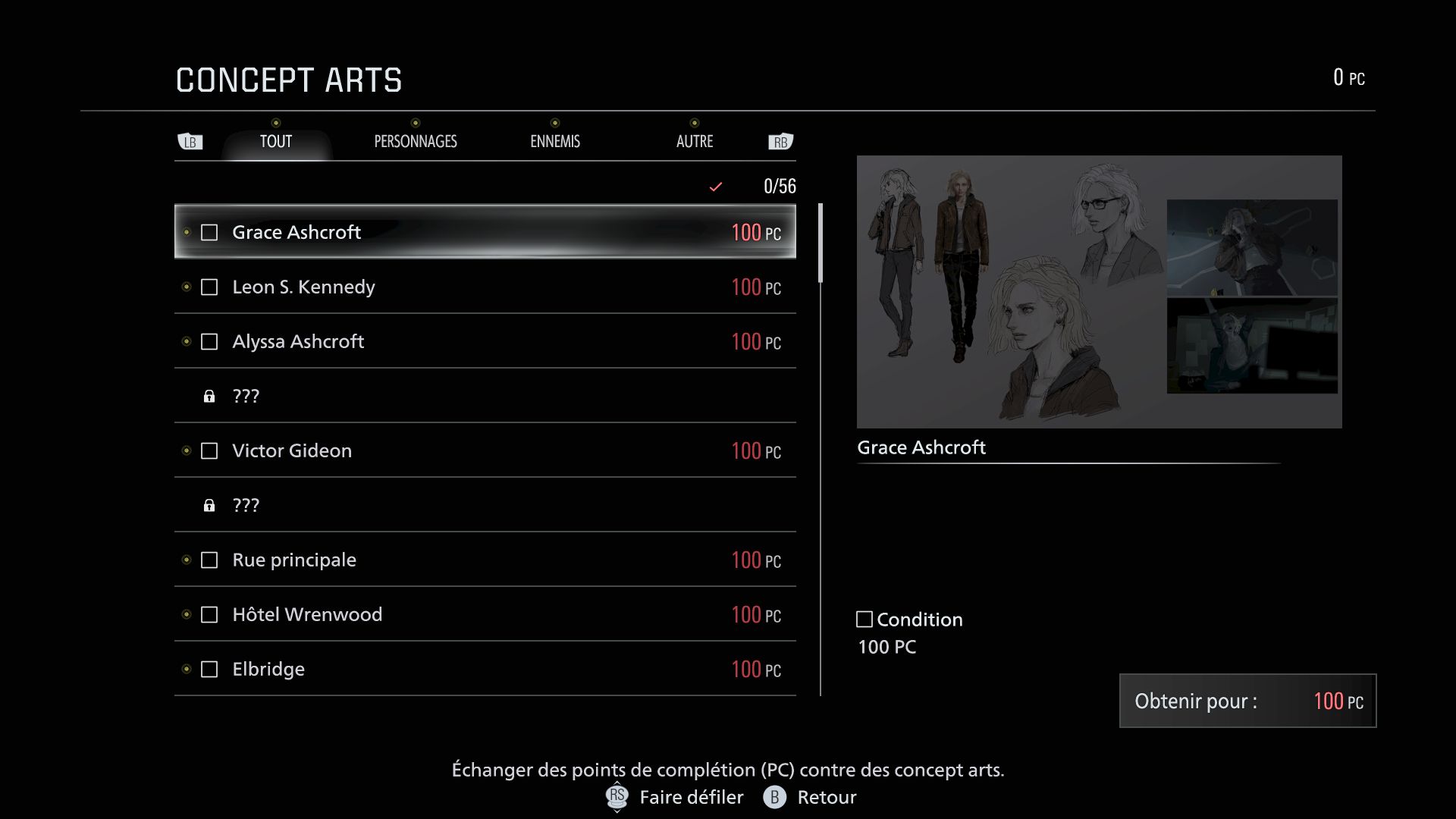Select the Victor Gideon concept art

point(485,451)
